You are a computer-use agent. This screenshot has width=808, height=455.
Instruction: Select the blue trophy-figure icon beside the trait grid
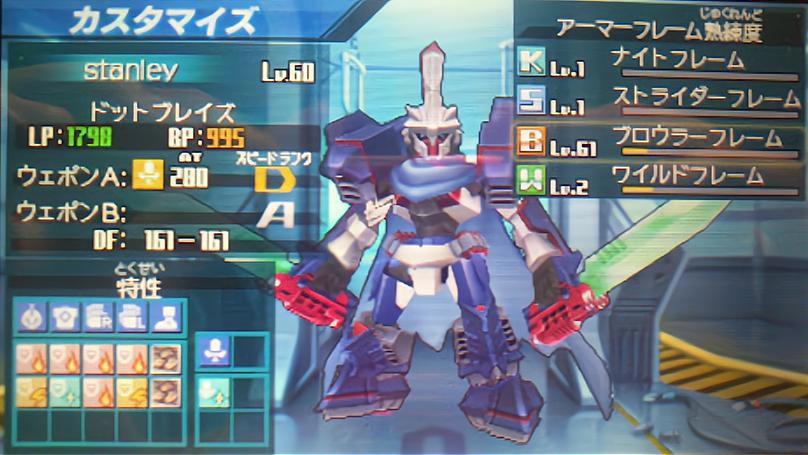tap(216, 350)
